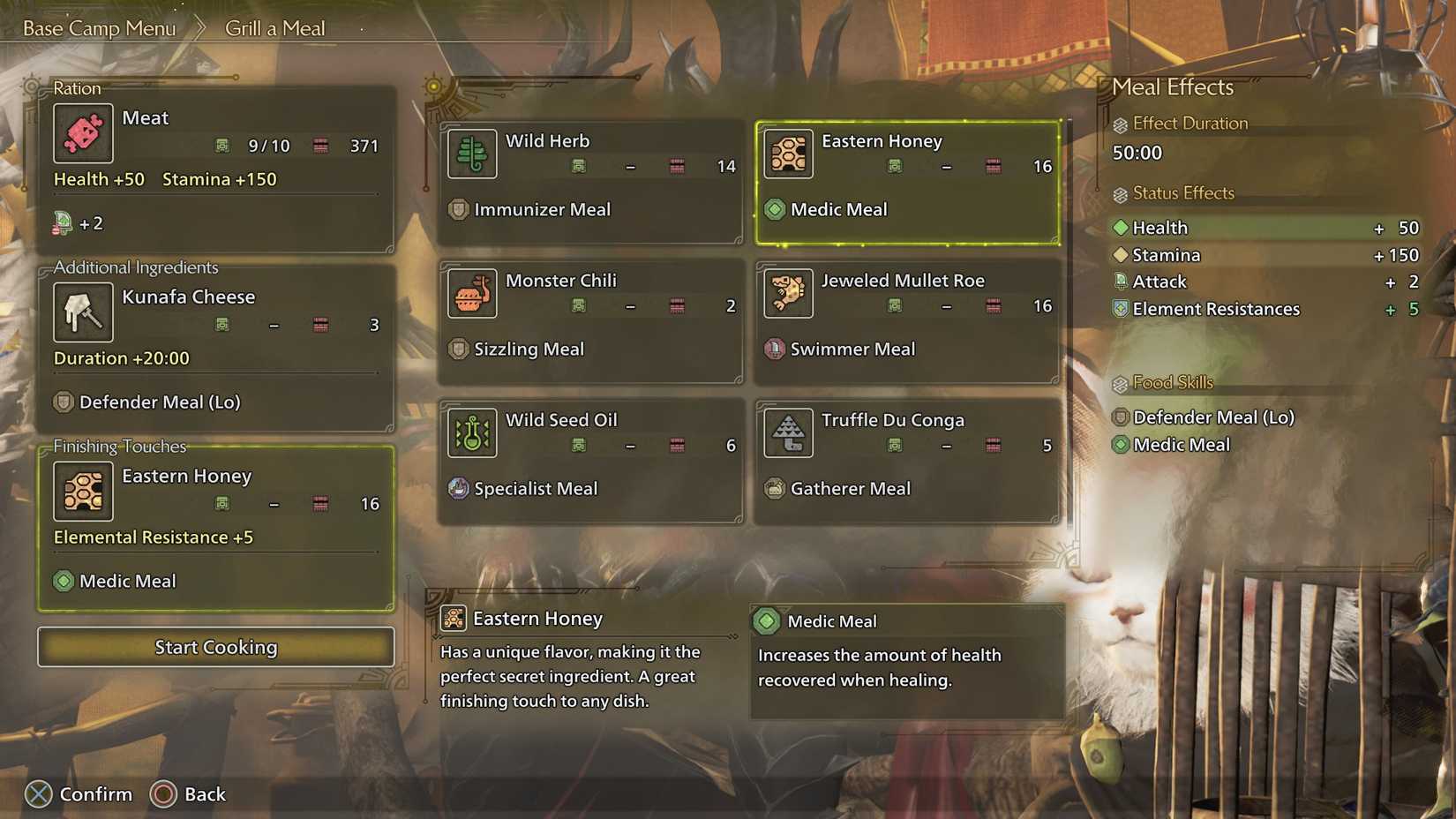Click the Wild Seed Oil flask icon
The height and width of the screenshot is (819, 1456).
[471, 432]
